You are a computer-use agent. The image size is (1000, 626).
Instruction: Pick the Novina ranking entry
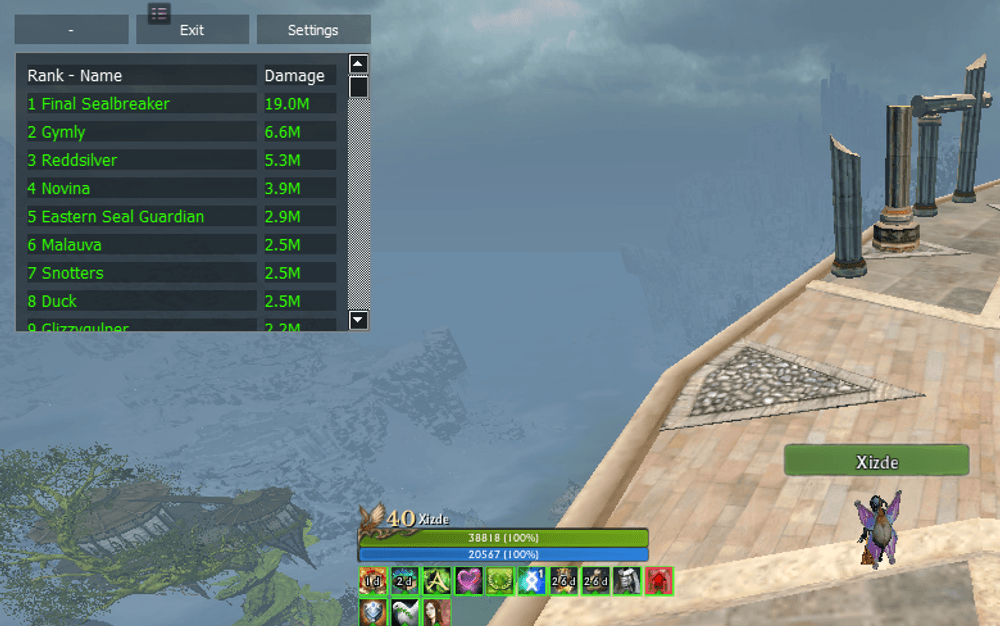click(141, 188)
